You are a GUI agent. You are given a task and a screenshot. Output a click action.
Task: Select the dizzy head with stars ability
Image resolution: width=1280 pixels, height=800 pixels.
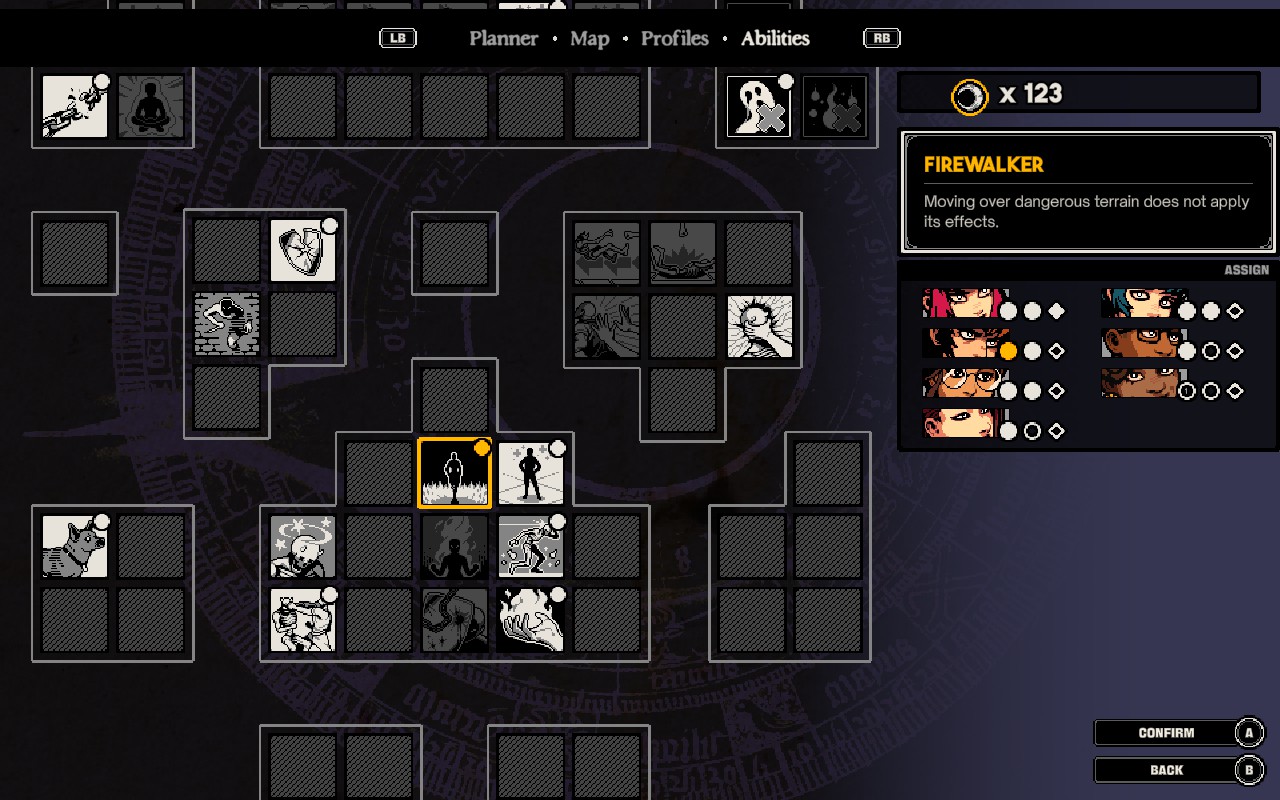(x=302, y=546)
